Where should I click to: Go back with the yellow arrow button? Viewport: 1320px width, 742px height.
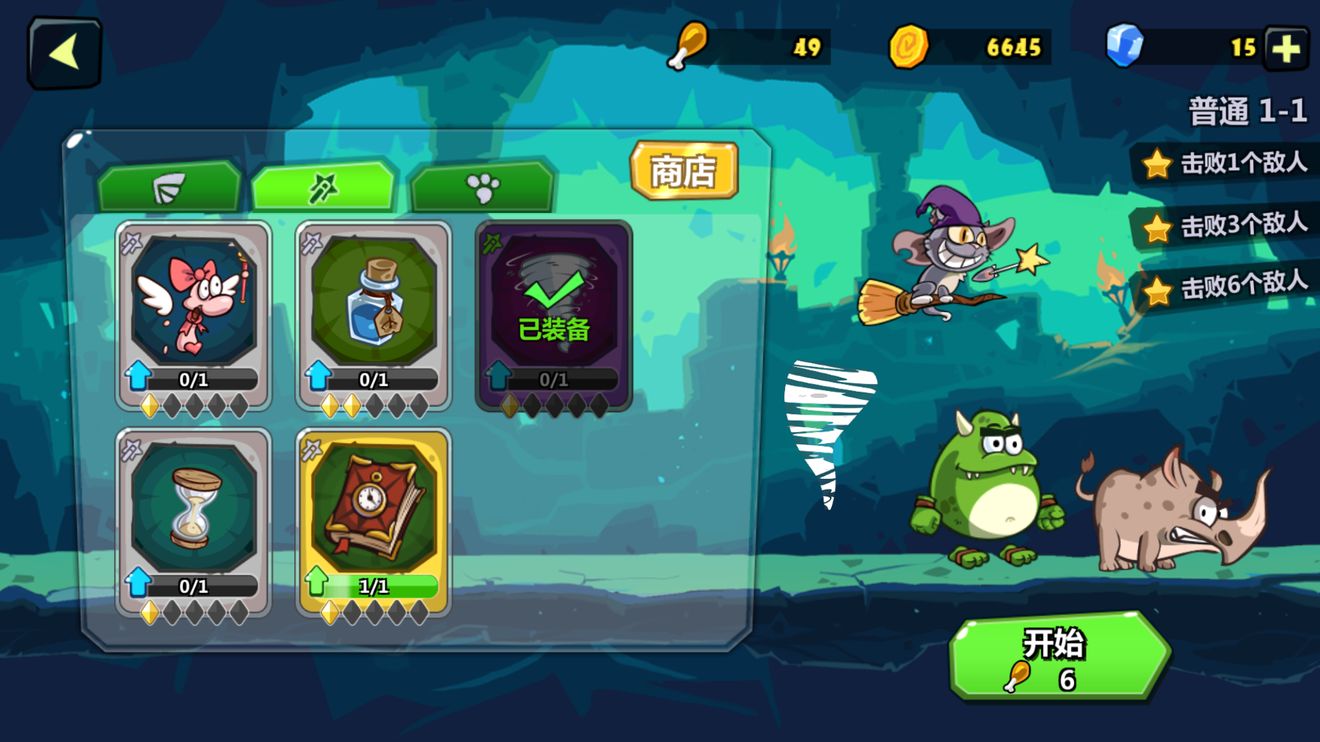(65, 53)
